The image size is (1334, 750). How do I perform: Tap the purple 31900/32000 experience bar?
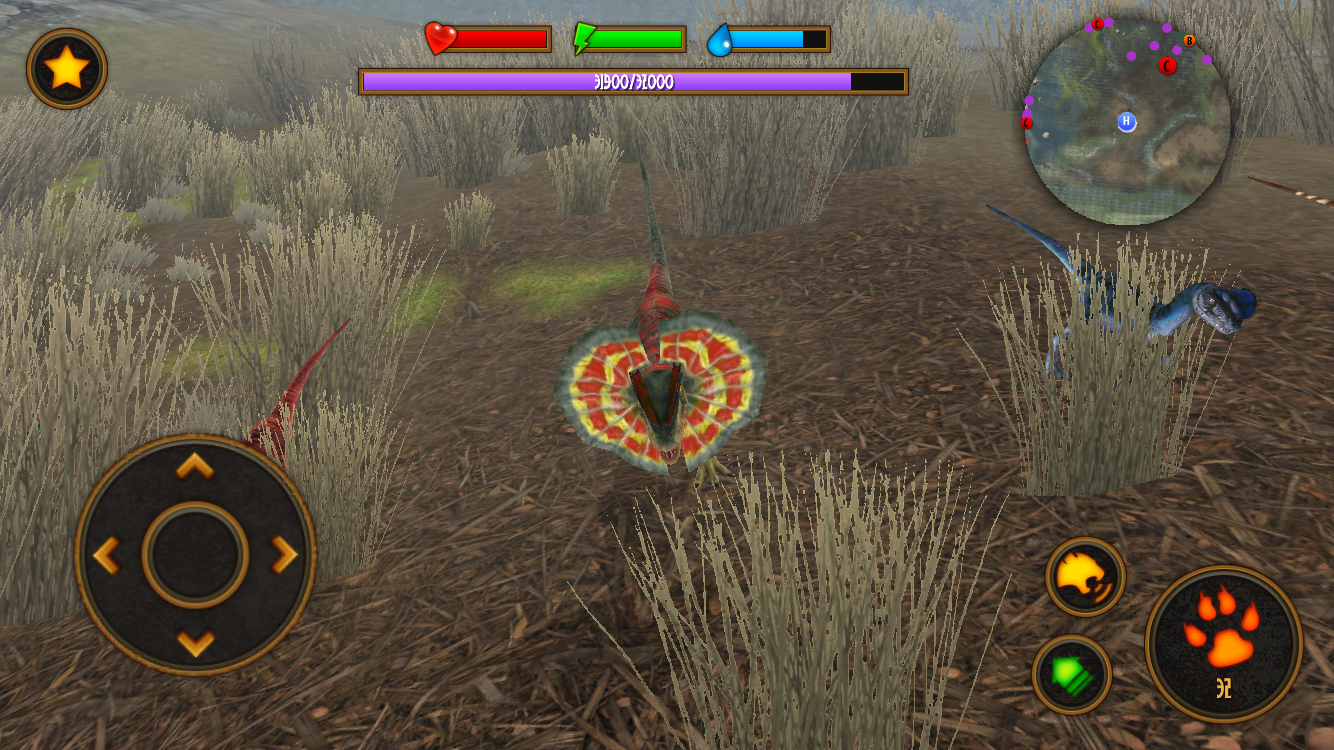[633, 84]
